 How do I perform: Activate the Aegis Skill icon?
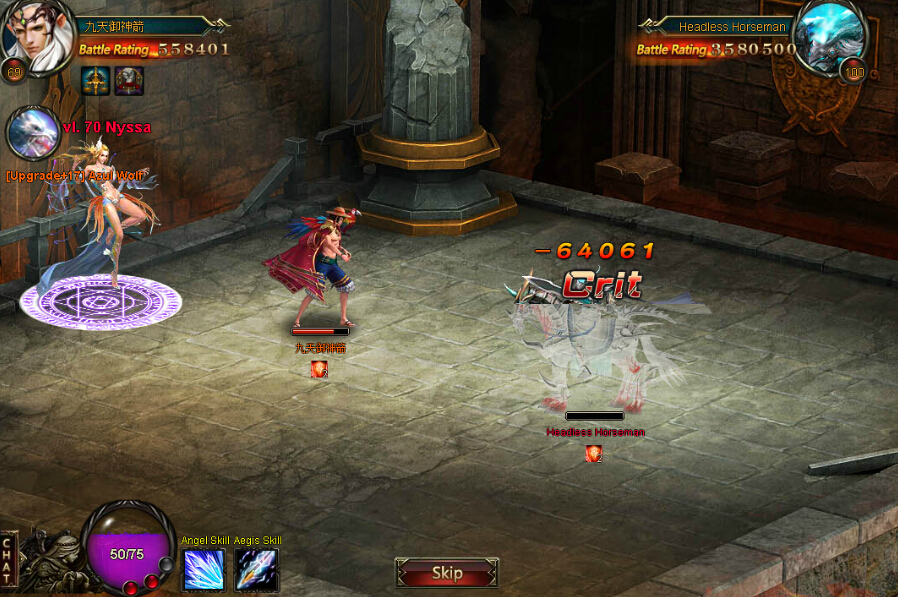tap(256, 570)
